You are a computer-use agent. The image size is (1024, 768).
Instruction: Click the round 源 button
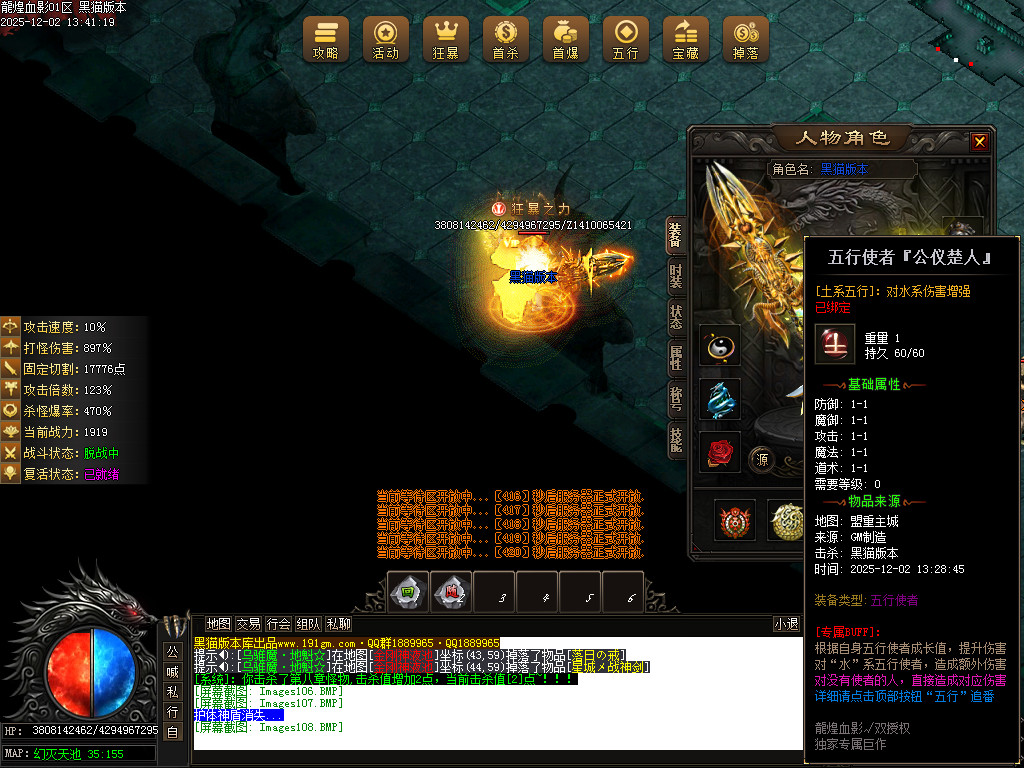pyautogui.click(x=762, y=459)
